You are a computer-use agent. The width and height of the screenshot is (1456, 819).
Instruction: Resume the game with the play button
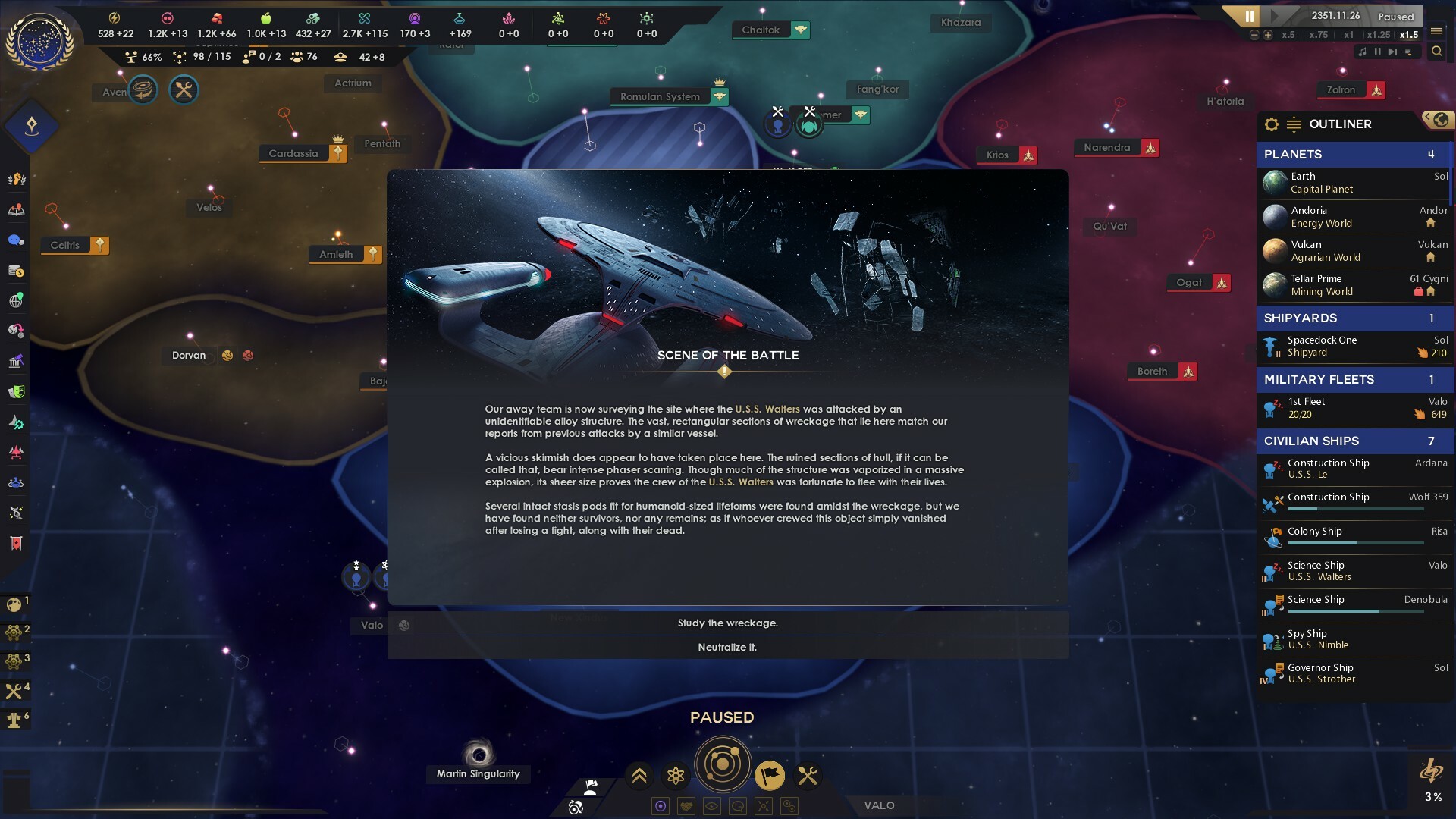pyautogui.click(x=1276, y=15)
